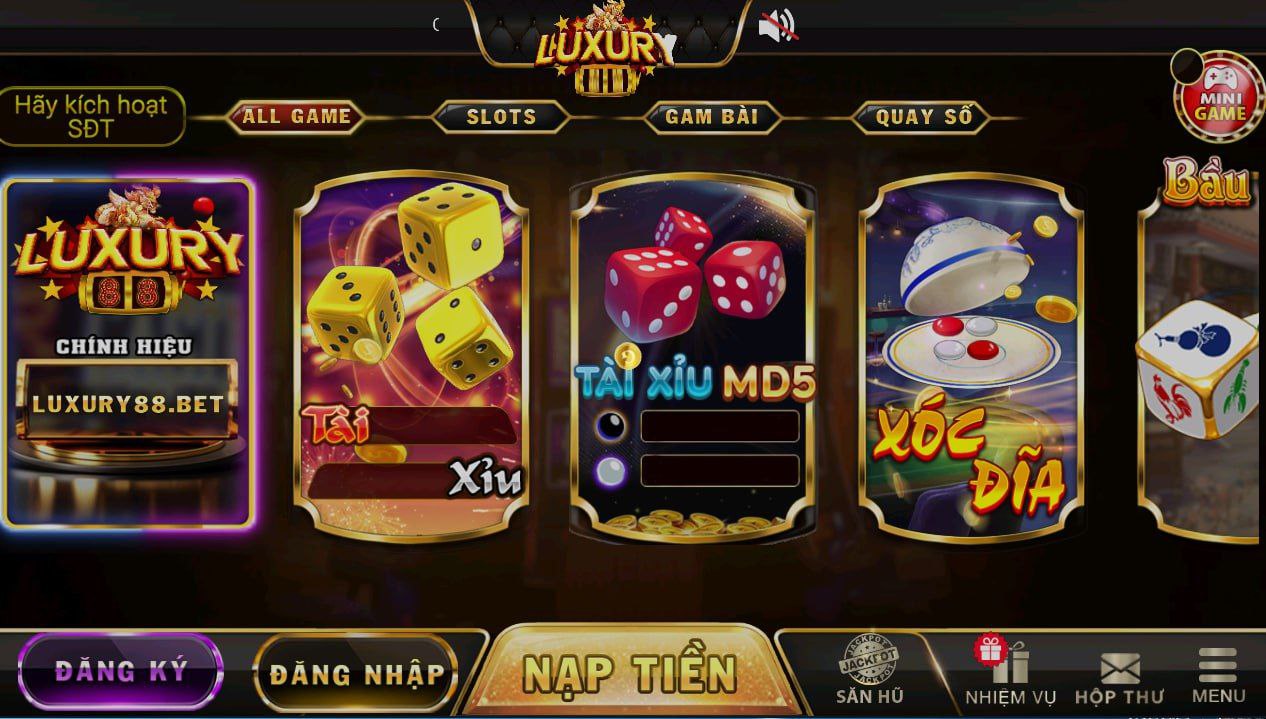Open the SLOTS category tab
Image resolution: width=1266 pixels, height=719 pixels.
click(501, 117)
